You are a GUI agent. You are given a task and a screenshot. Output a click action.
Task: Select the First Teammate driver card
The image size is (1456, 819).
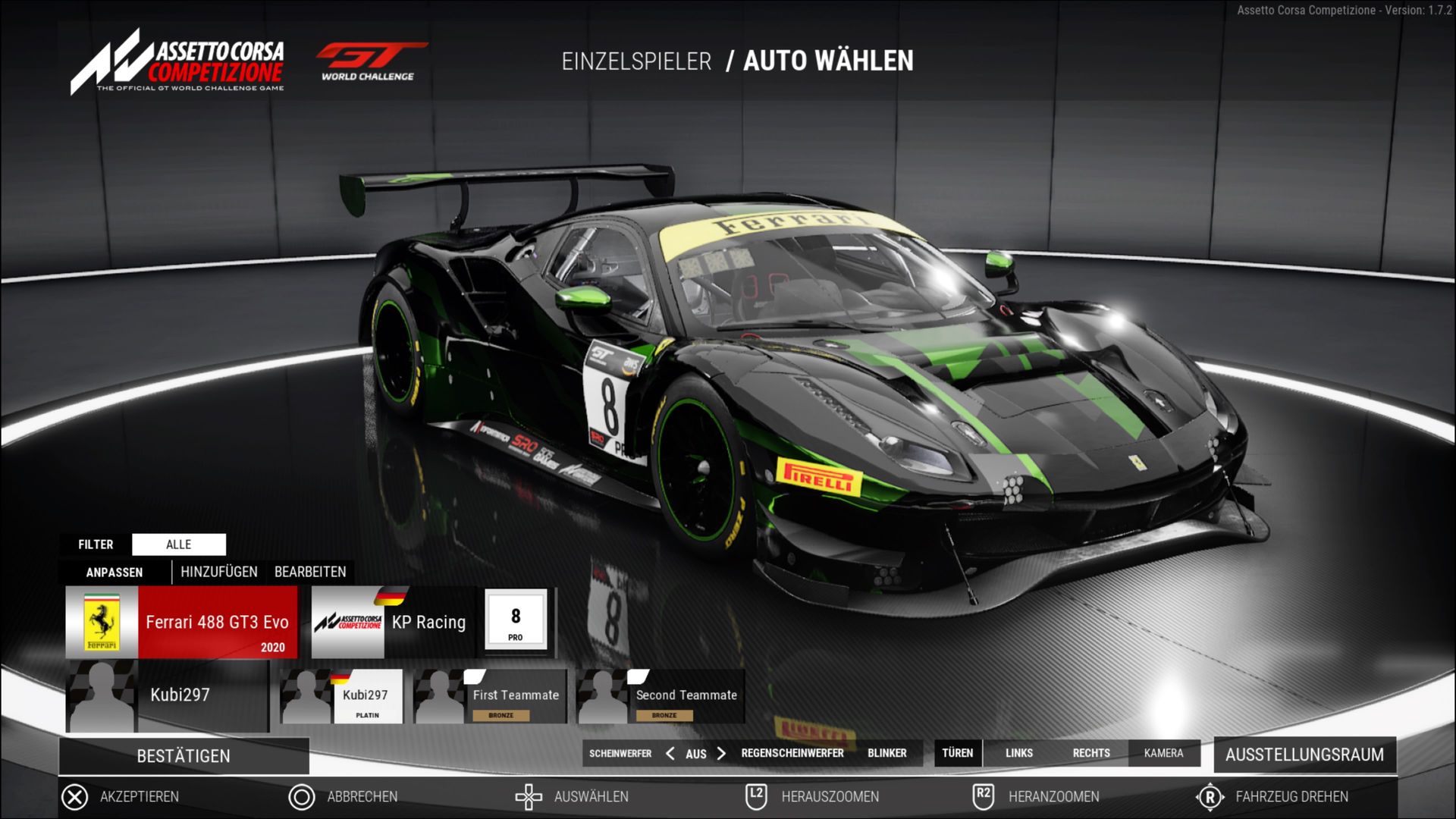tap(491, 696)
